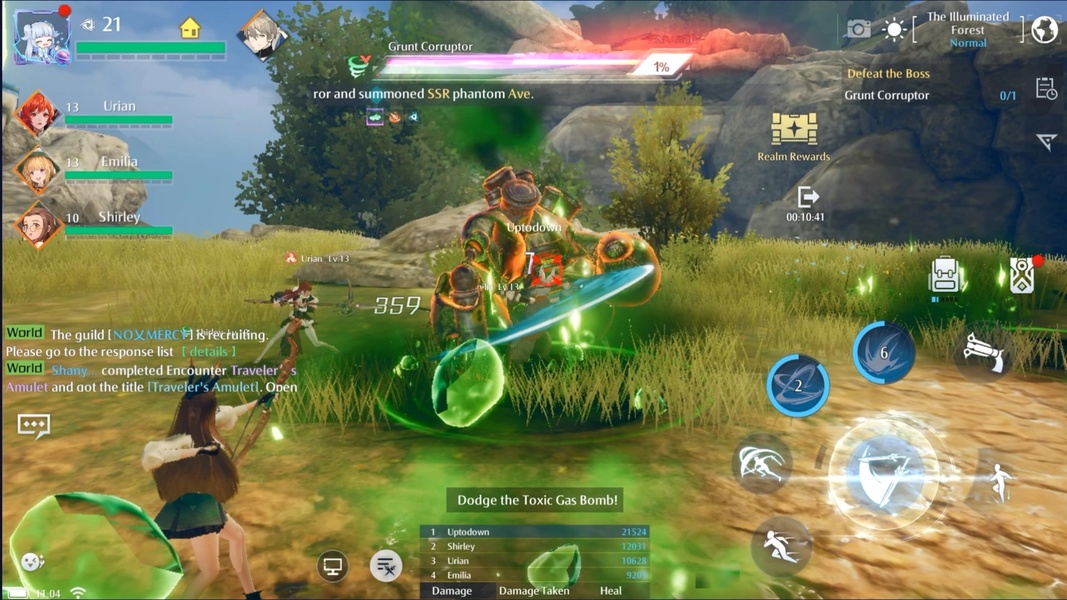Open the camera photo mode
Screen dimensions: 1067x600
point(858,30)
